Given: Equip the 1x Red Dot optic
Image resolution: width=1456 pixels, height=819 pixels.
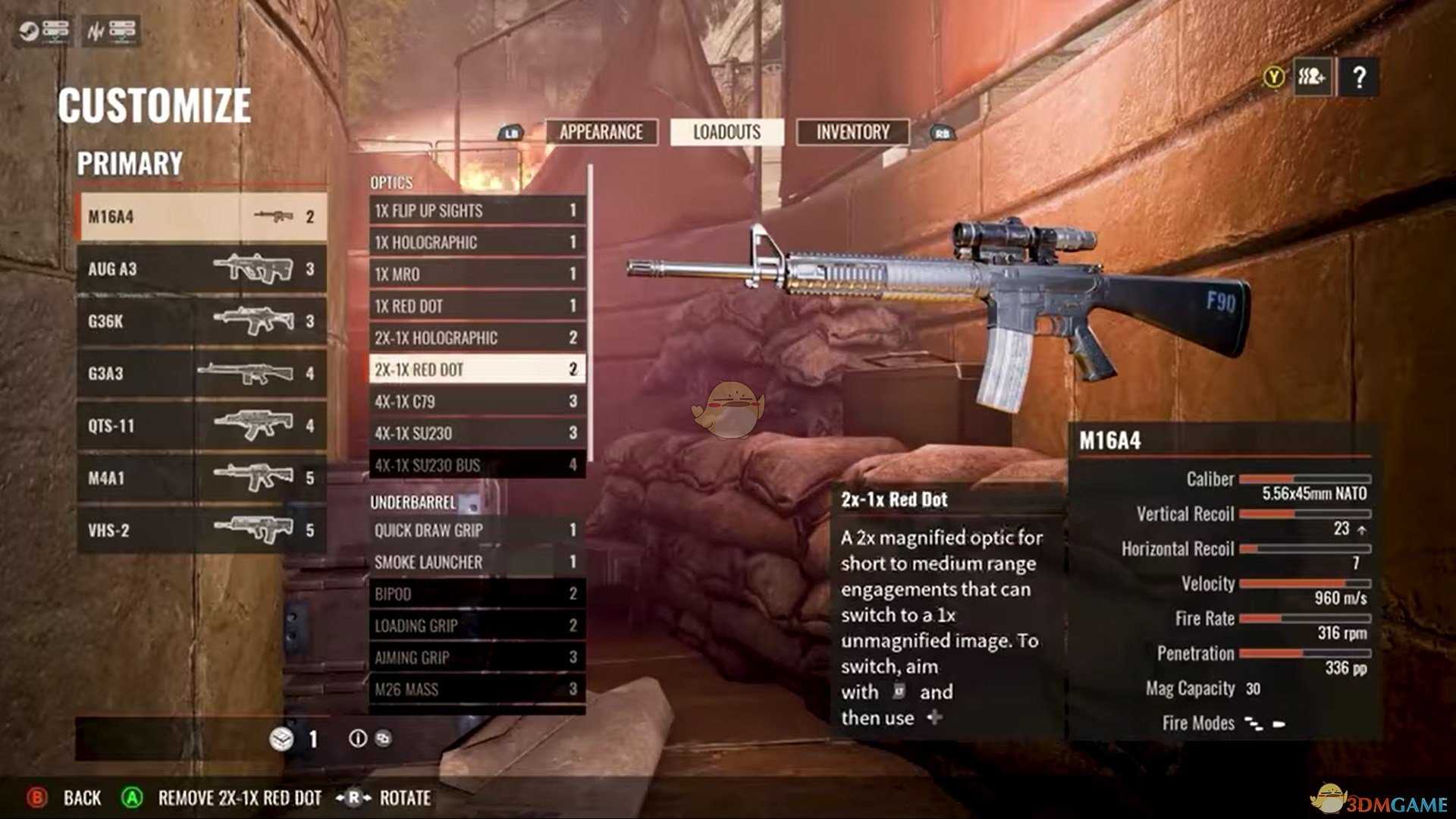Looking at the screenshot, I should 476,306.
